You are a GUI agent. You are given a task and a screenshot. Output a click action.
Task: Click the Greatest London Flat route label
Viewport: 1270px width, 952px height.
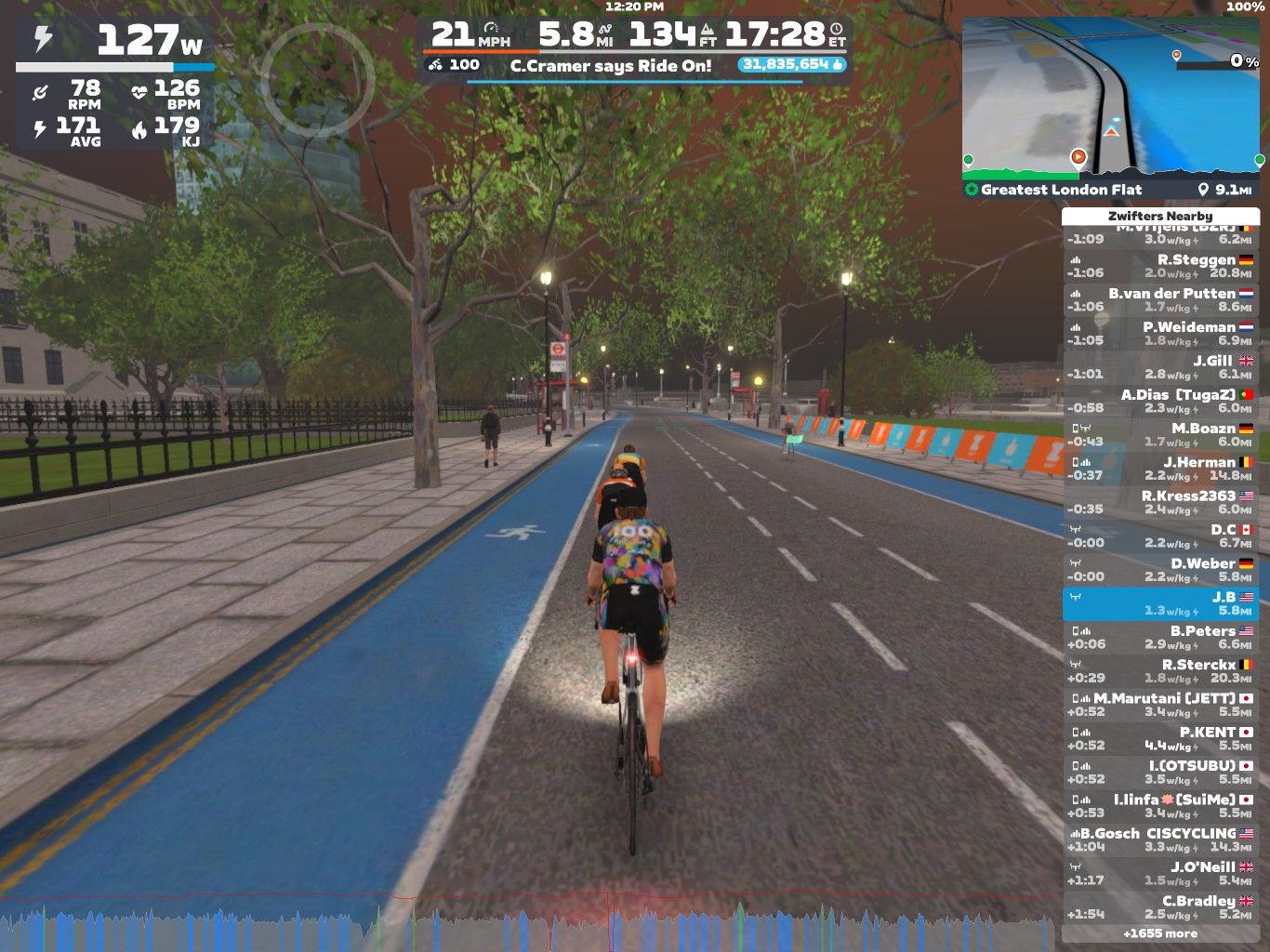pyautogui.click(x=1061, y=190)
